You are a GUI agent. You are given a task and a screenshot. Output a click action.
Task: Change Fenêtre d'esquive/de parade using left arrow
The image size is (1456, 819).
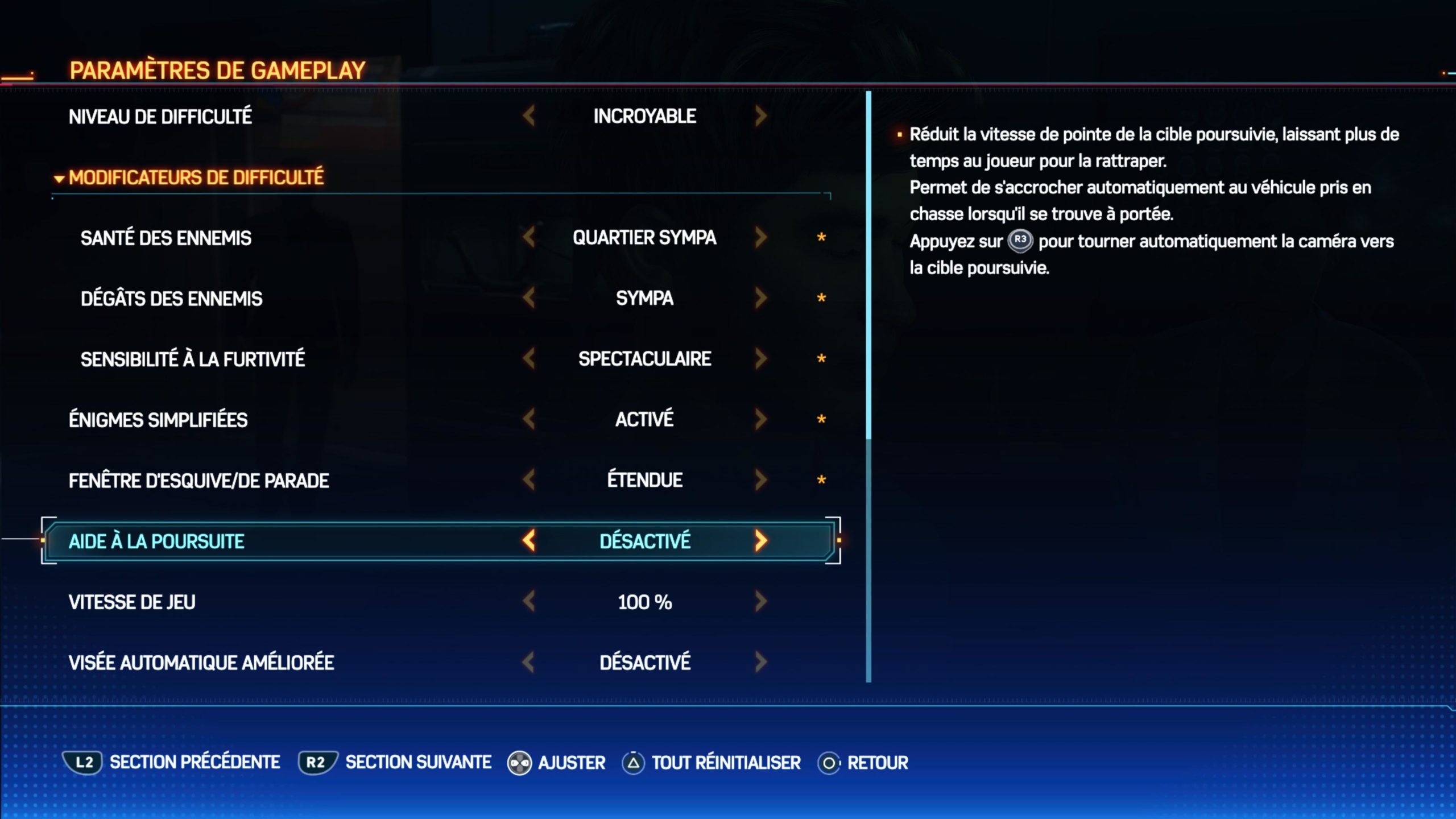[529, 480]
